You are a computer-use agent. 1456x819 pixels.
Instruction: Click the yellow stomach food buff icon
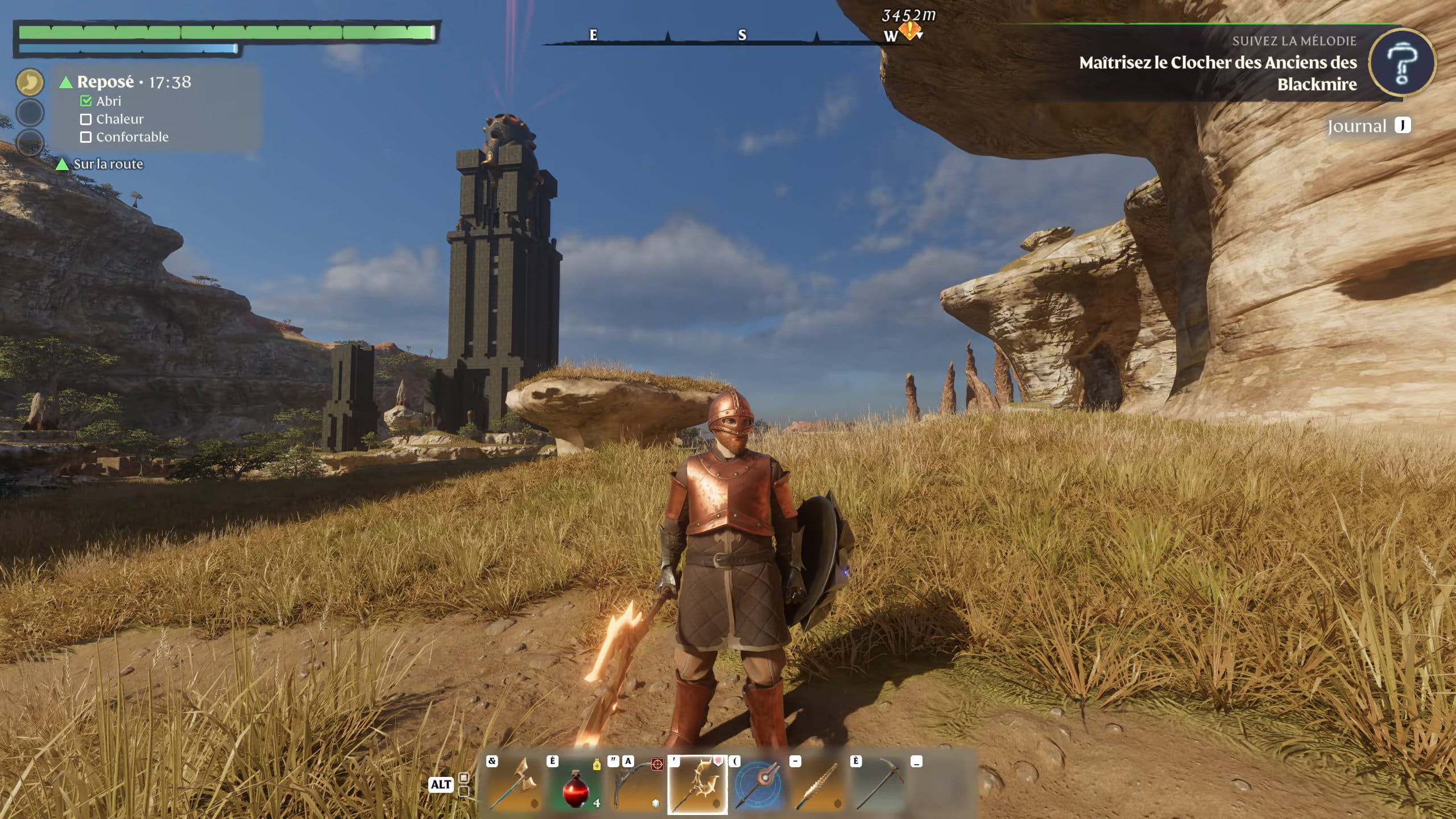(x=30, y=82)
